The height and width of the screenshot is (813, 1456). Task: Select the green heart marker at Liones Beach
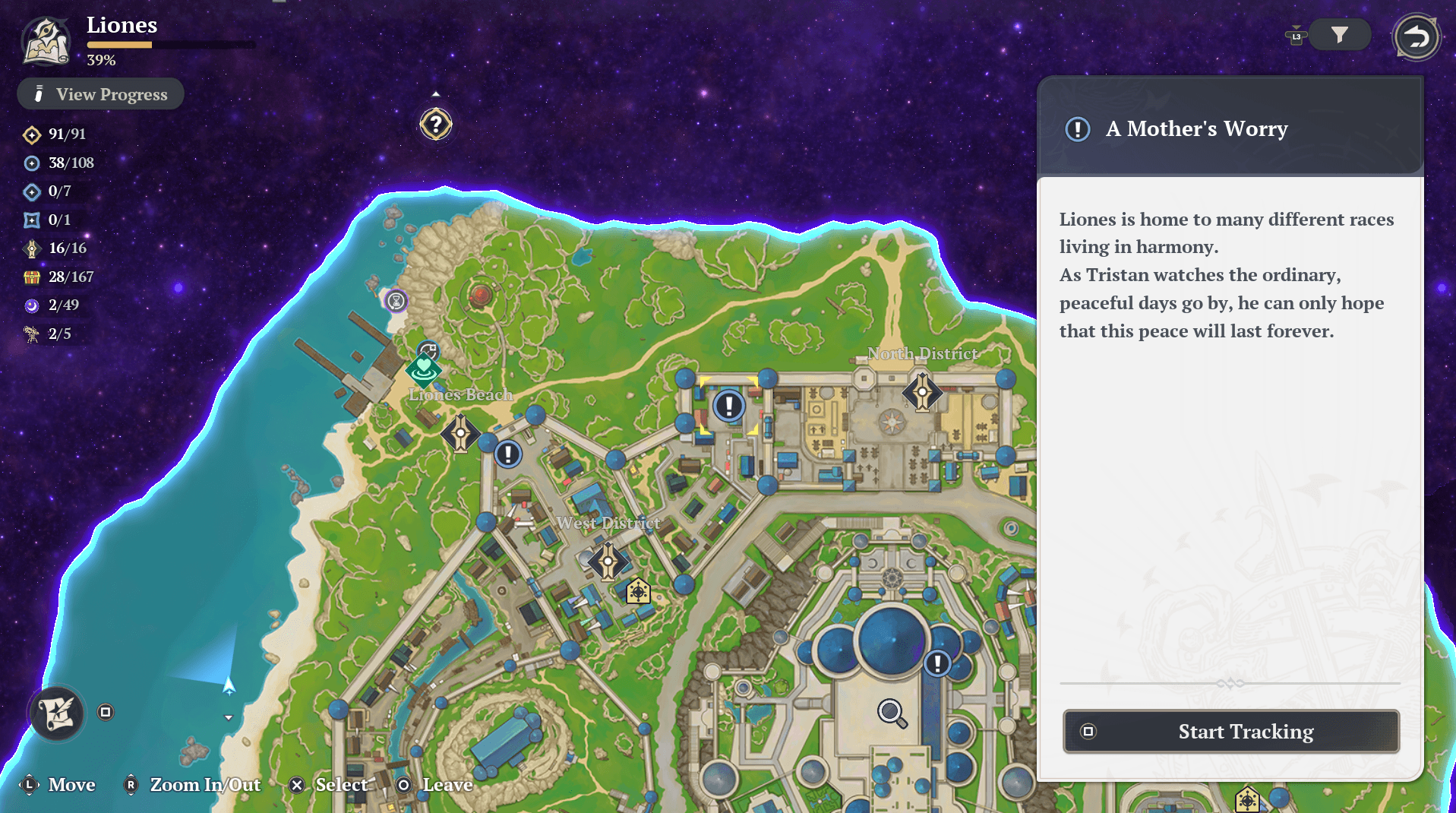(423, 369)
